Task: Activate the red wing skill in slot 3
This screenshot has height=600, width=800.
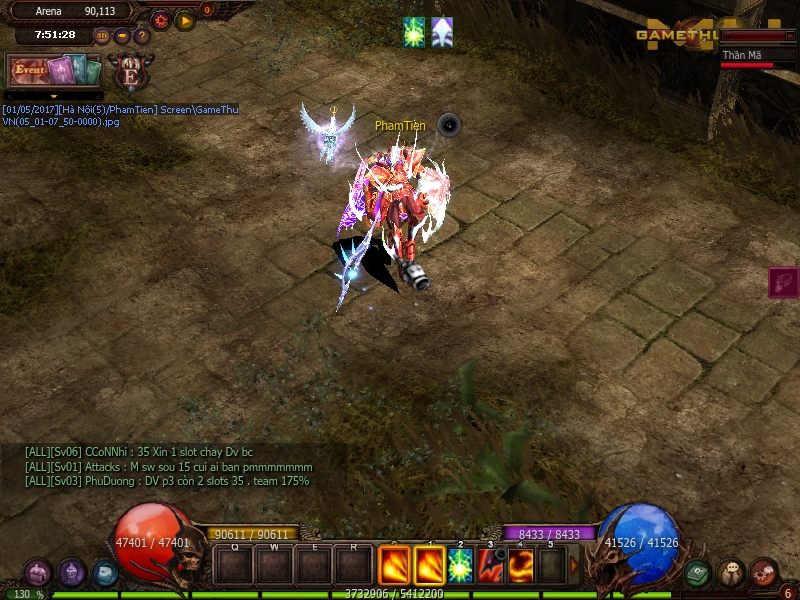Action: pyautogui.click(x=490, y=566)
